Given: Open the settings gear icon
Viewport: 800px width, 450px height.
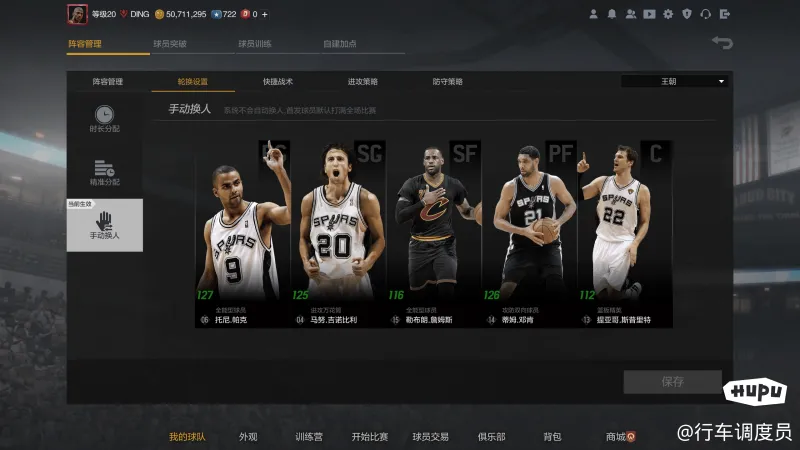Looking at the screenshot, I should pos(669,14).
